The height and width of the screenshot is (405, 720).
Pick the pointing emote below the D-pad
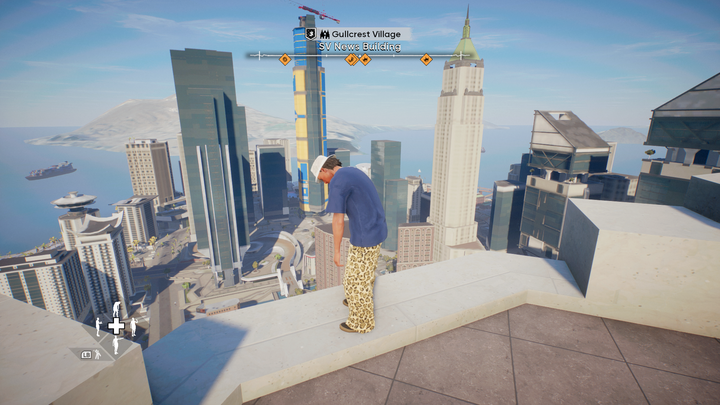[116, 344]
